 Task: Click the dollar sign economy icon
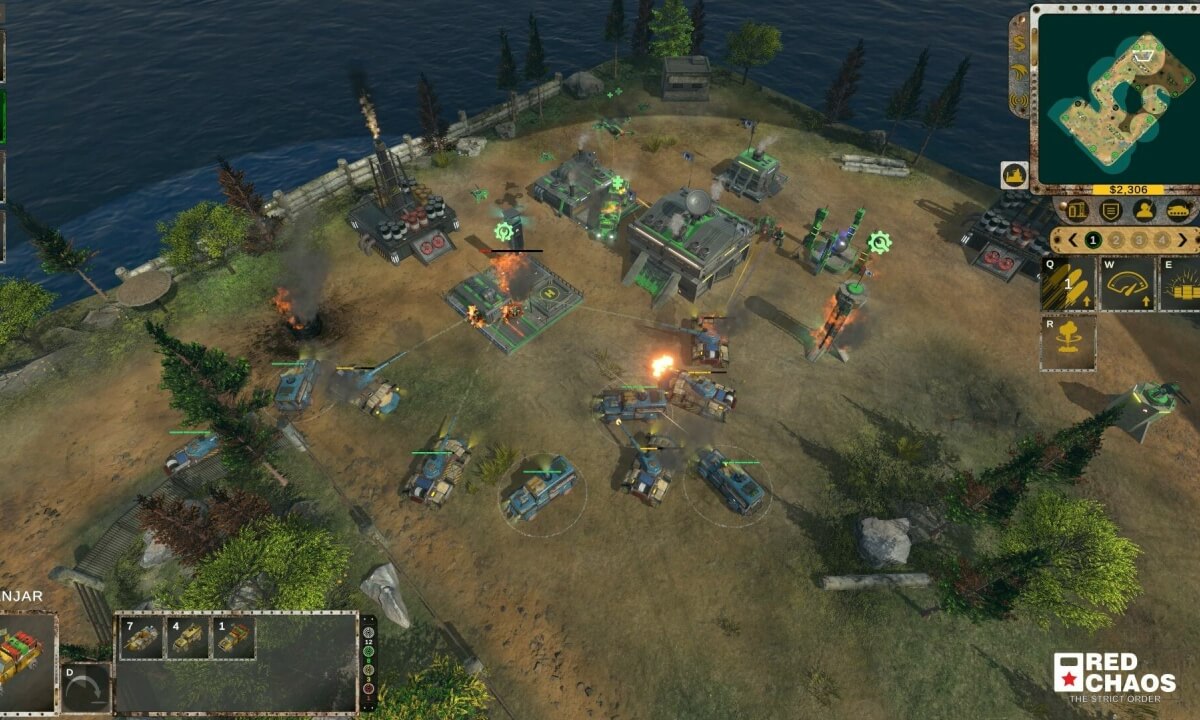point(1019,41)
